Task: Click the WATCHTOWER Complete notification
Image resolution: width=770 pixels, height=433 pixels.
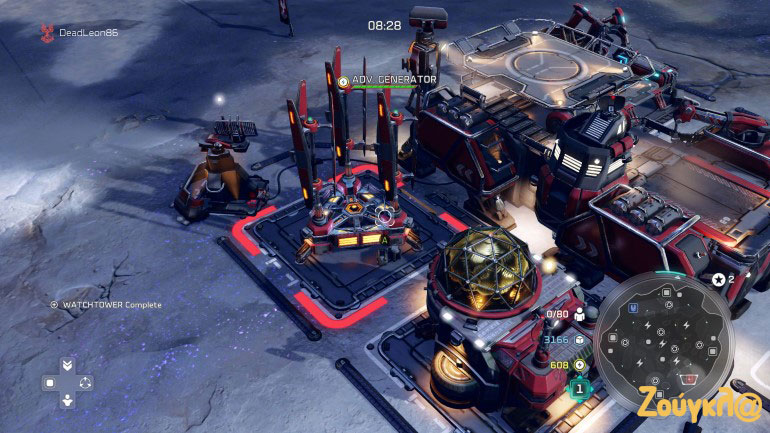Action: coord(105,304)
